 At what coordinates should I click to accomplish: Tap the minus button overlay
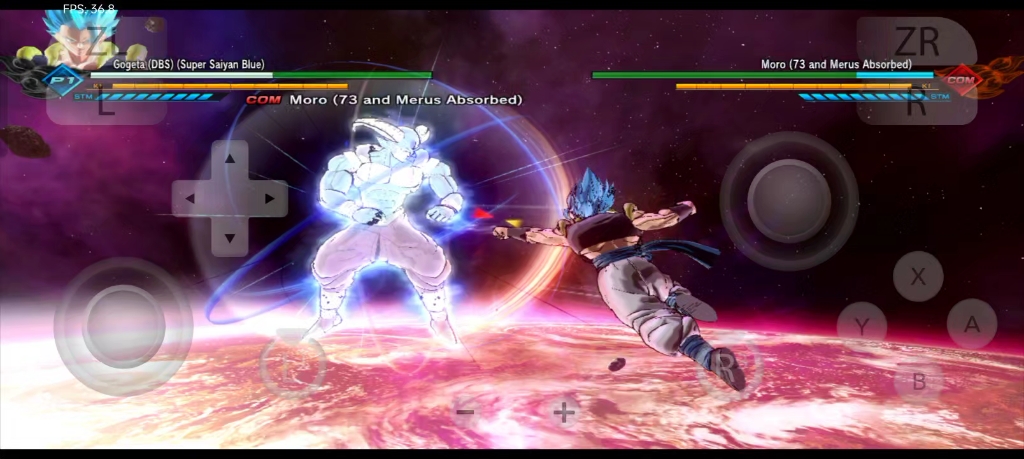tap(465, 411)
